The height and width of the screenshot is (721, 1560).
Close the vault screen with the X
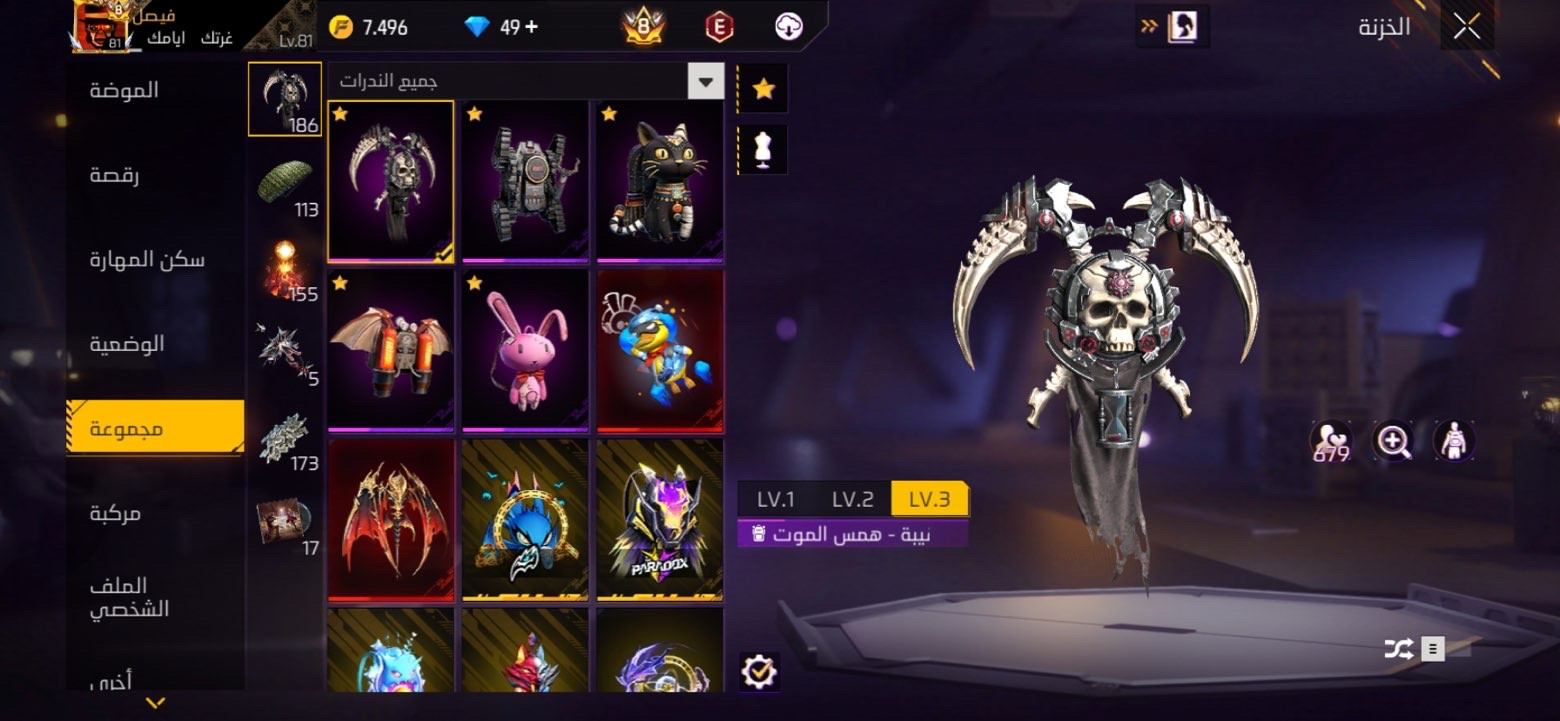1466,27
